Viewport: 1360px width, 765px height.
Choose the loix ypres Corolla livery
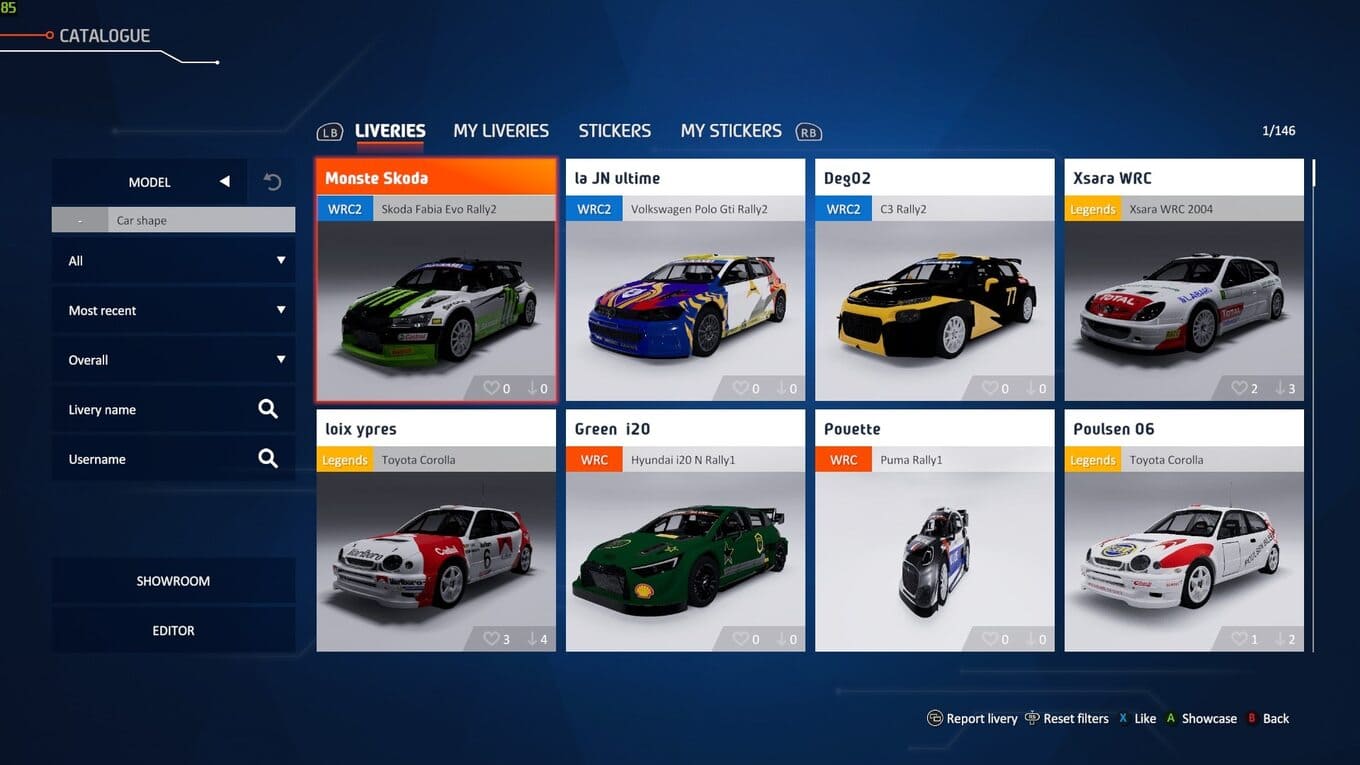pos(436,540)
